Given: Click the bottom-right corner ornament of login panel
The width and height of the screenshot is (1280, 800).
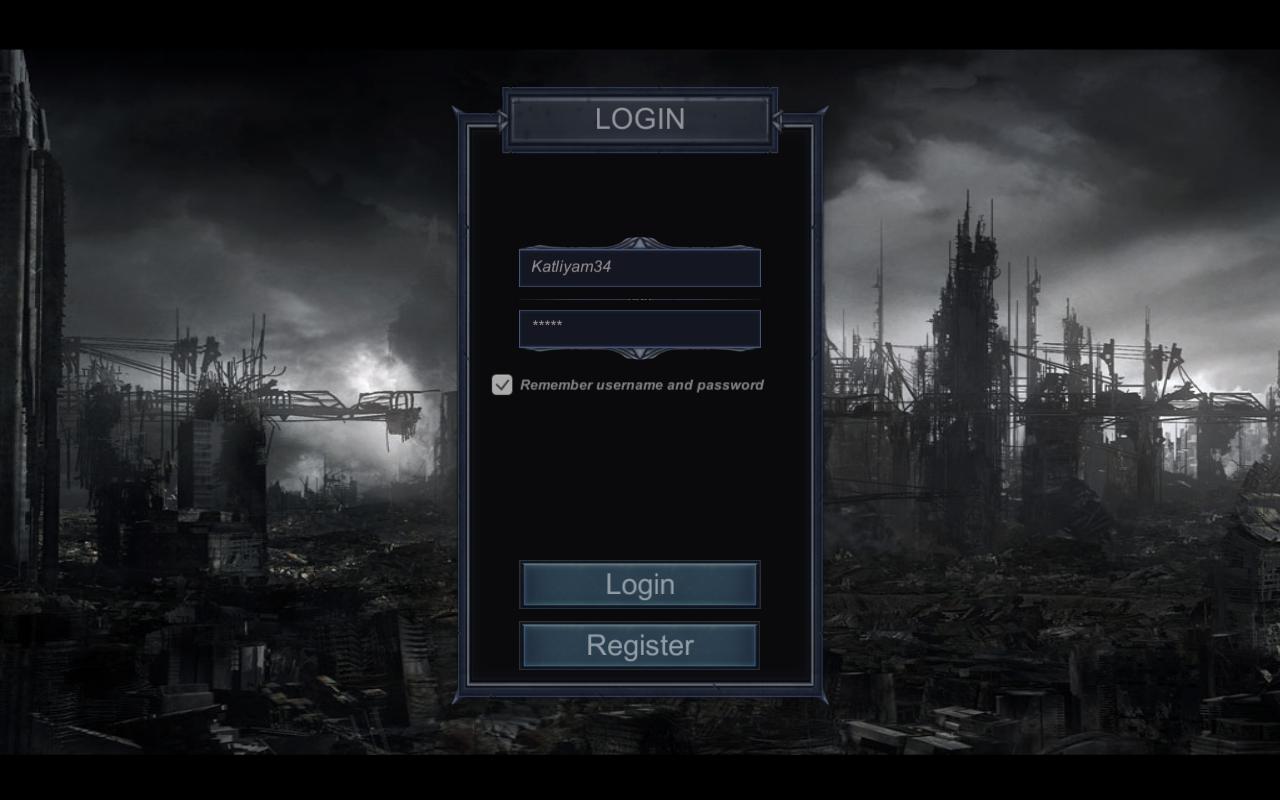Looking at the screenshot, I should [820, 692].
